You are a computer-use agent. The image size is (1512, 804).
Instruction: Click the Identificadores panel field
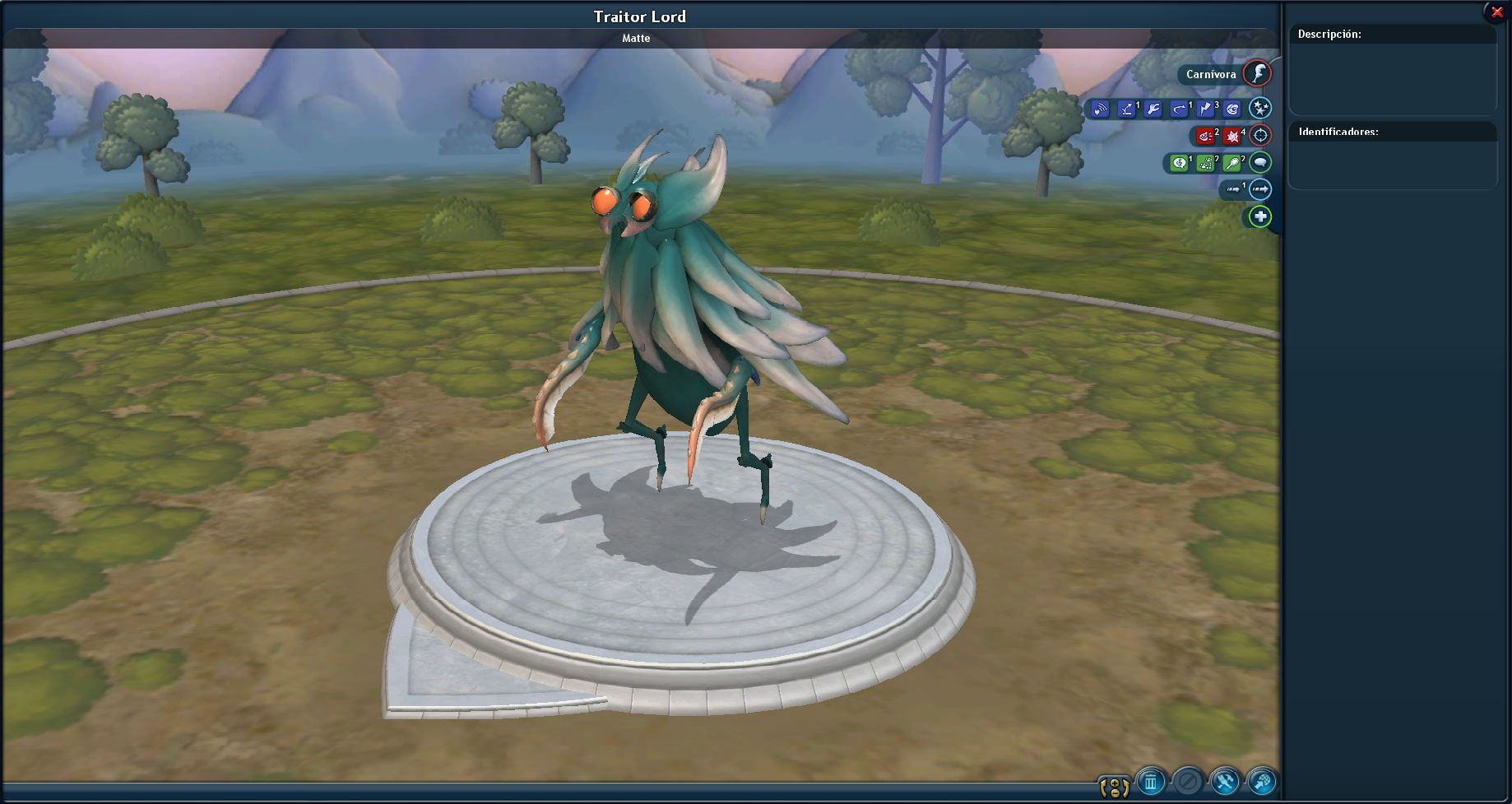point(1393,165)
